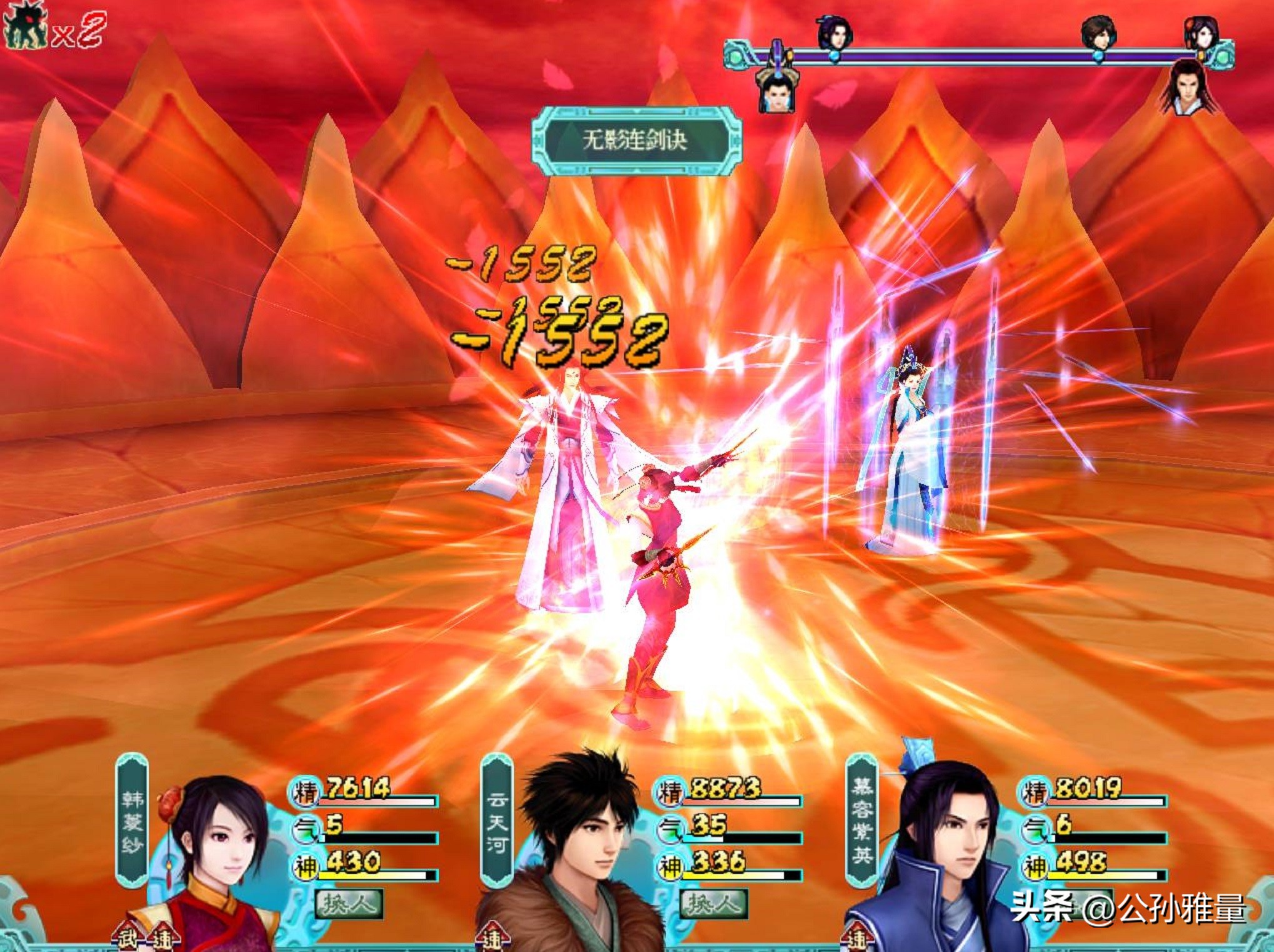Click the 换人 button beside 韩菱纱
Image resolution: width=1274 pixels, height=952 pixels.
click(x=349, y=903)
